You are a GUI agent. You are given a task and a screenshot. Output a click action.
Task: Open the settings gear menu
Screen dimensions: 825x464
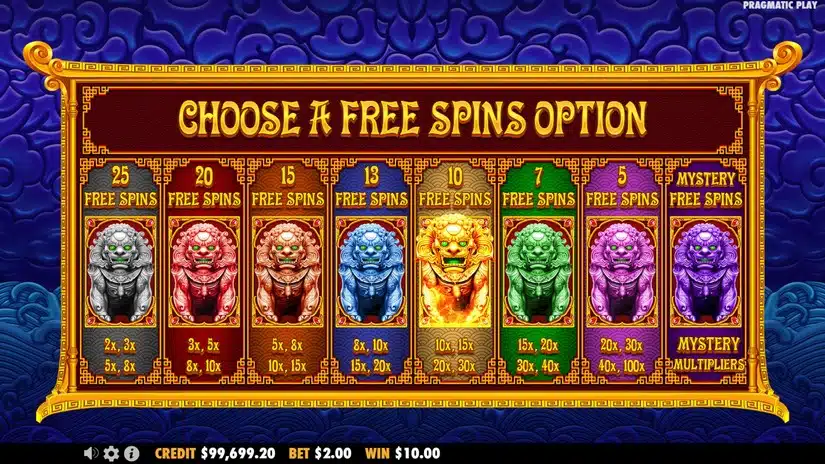pyautogui.click(x=111, y=453)
